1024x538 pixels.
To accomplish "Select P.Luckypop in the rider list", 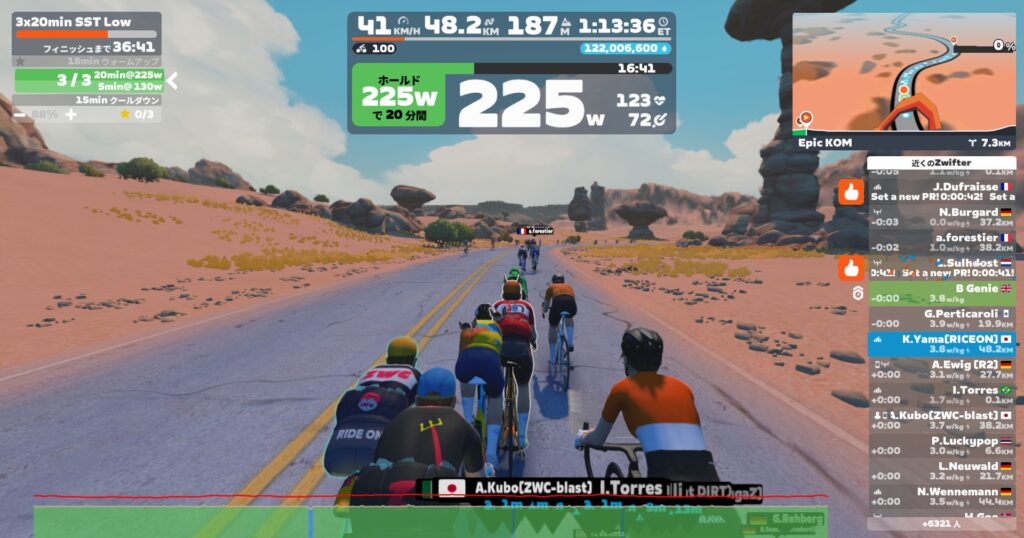I will (941, 446).
